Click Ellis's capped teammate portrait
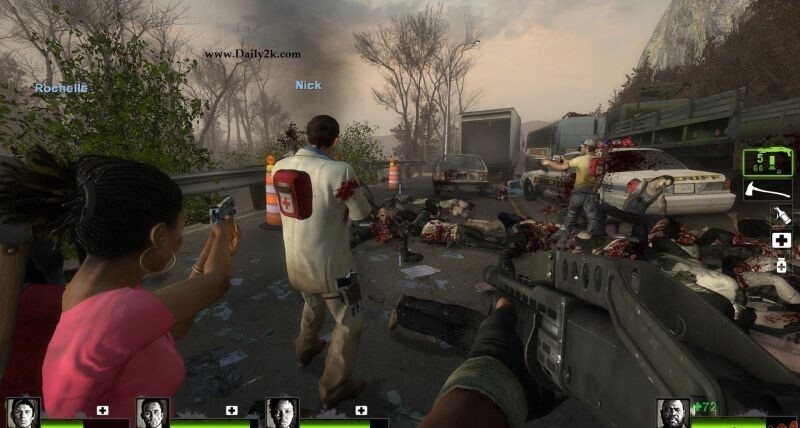Viewport: 800px width, 428px height. tap(22, 412)
